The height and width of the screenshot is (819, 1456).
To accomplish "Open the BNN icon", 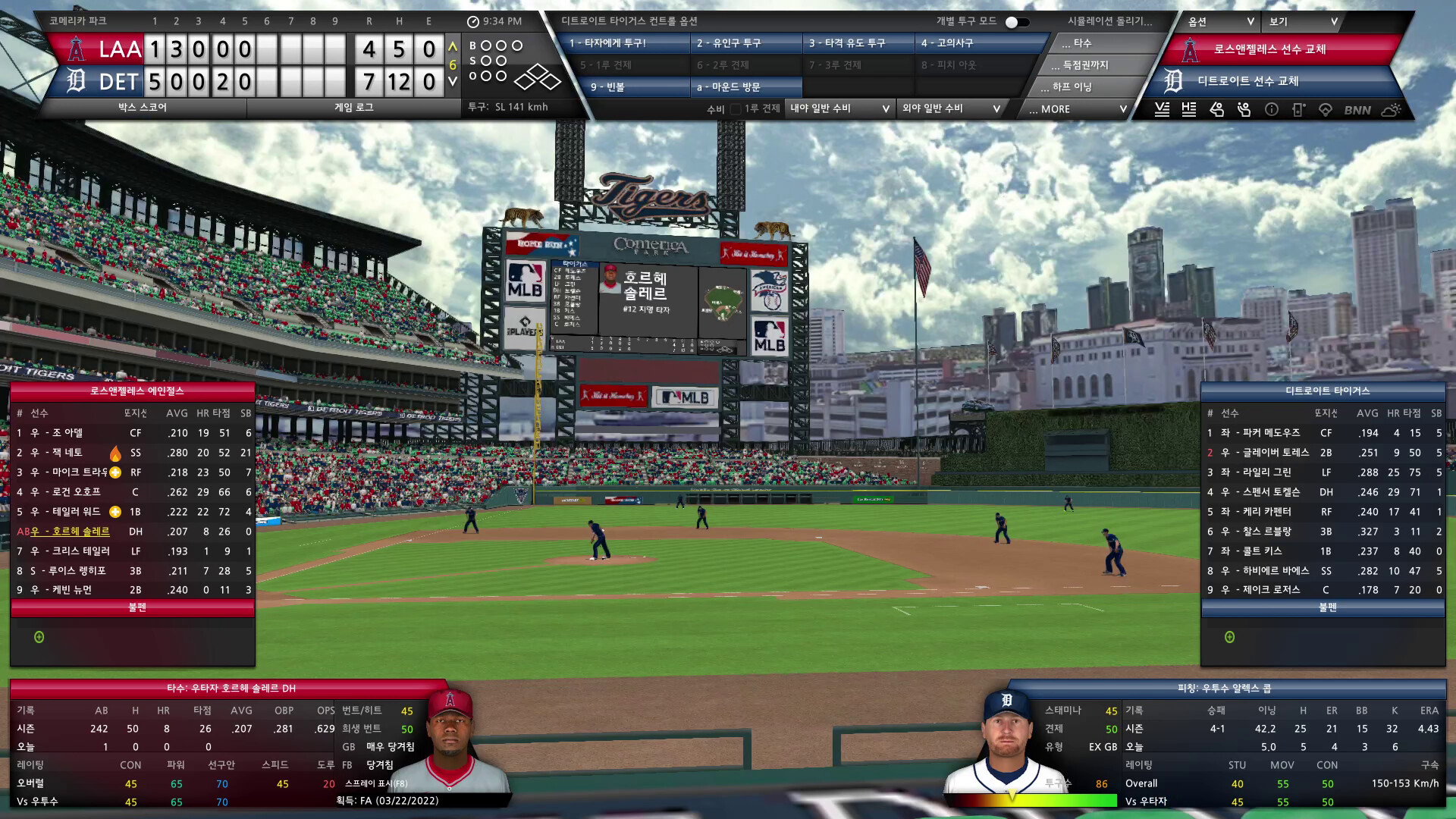I will tap(1357, 110).
